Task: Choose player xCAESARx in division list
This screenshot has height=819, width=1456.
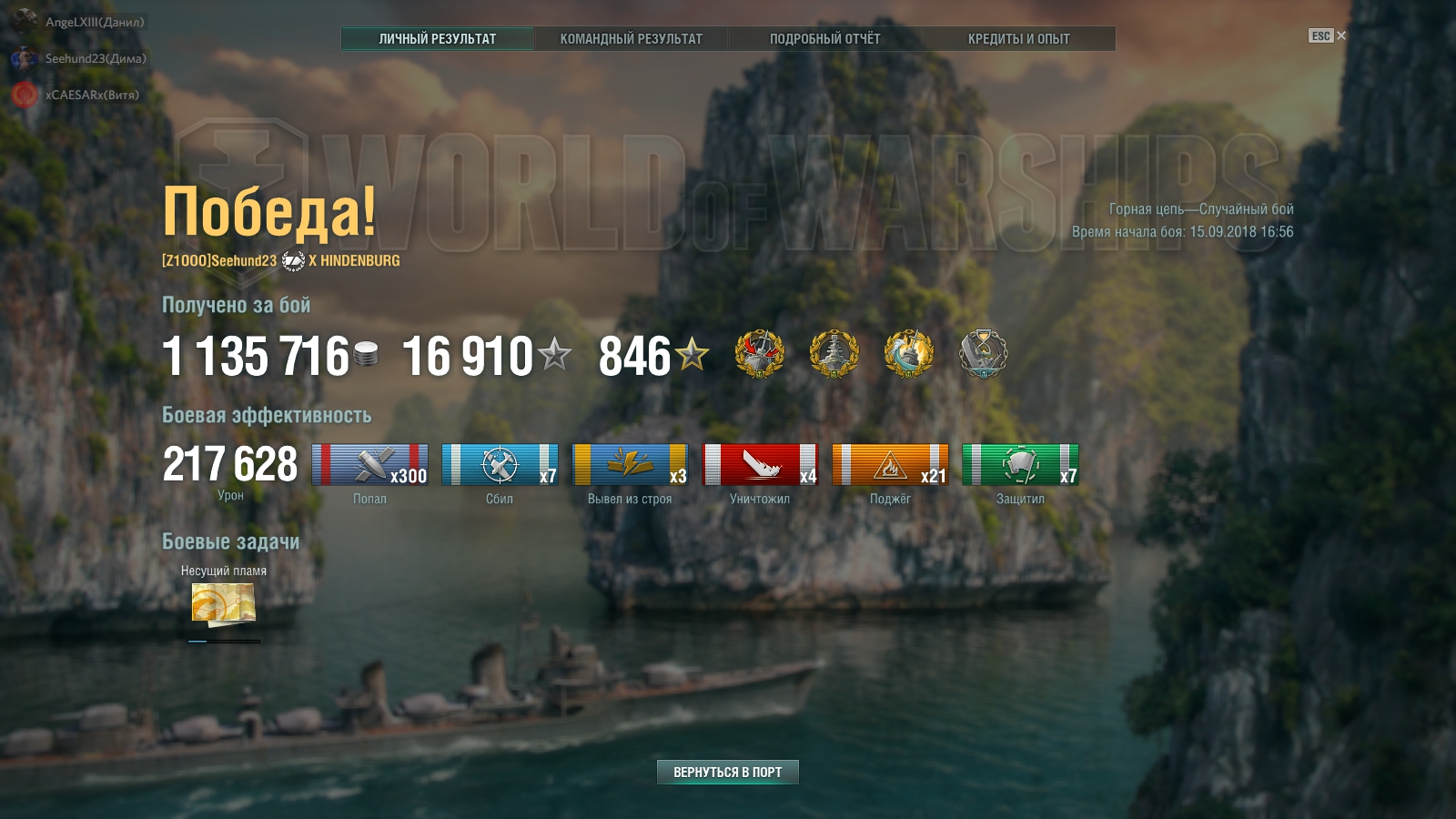Action: click(92, 95)
